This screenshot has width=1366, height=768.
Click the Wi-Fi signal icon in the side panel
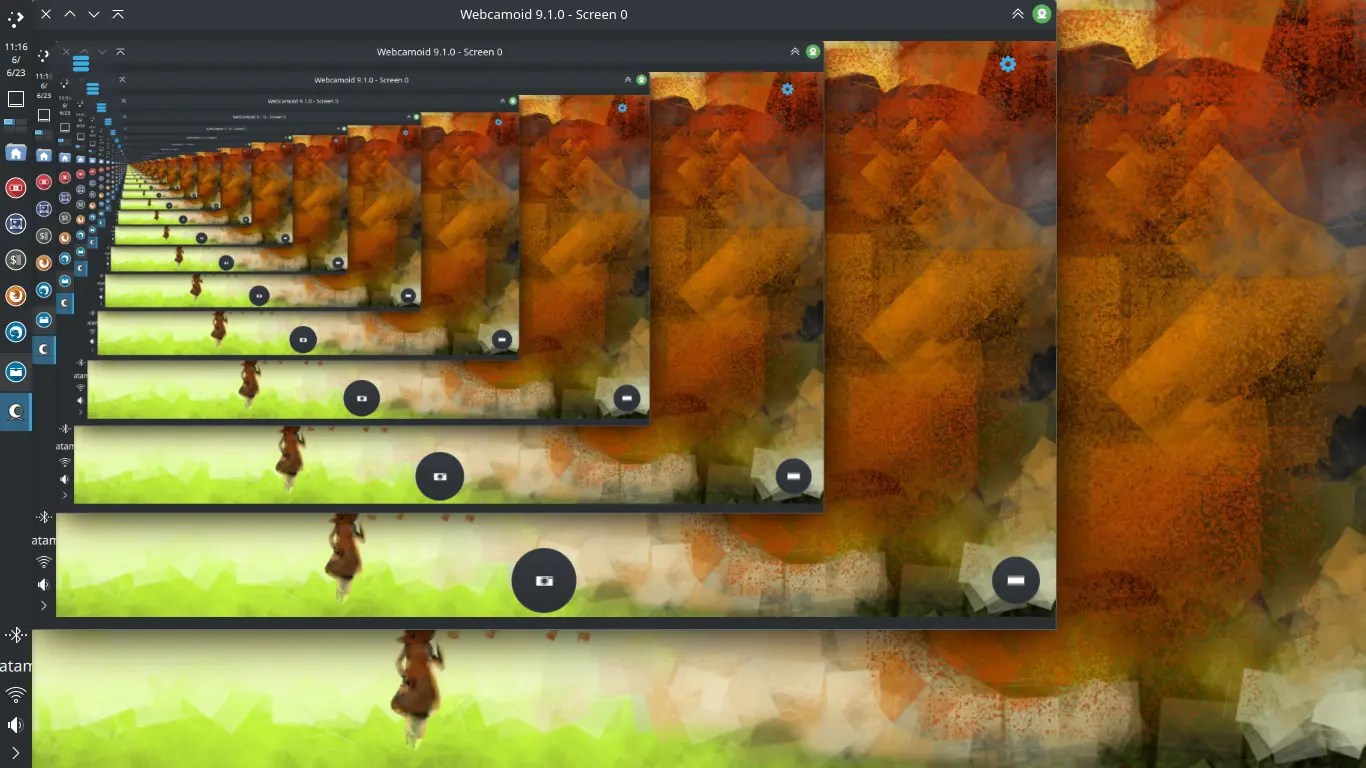click(15, 694)
